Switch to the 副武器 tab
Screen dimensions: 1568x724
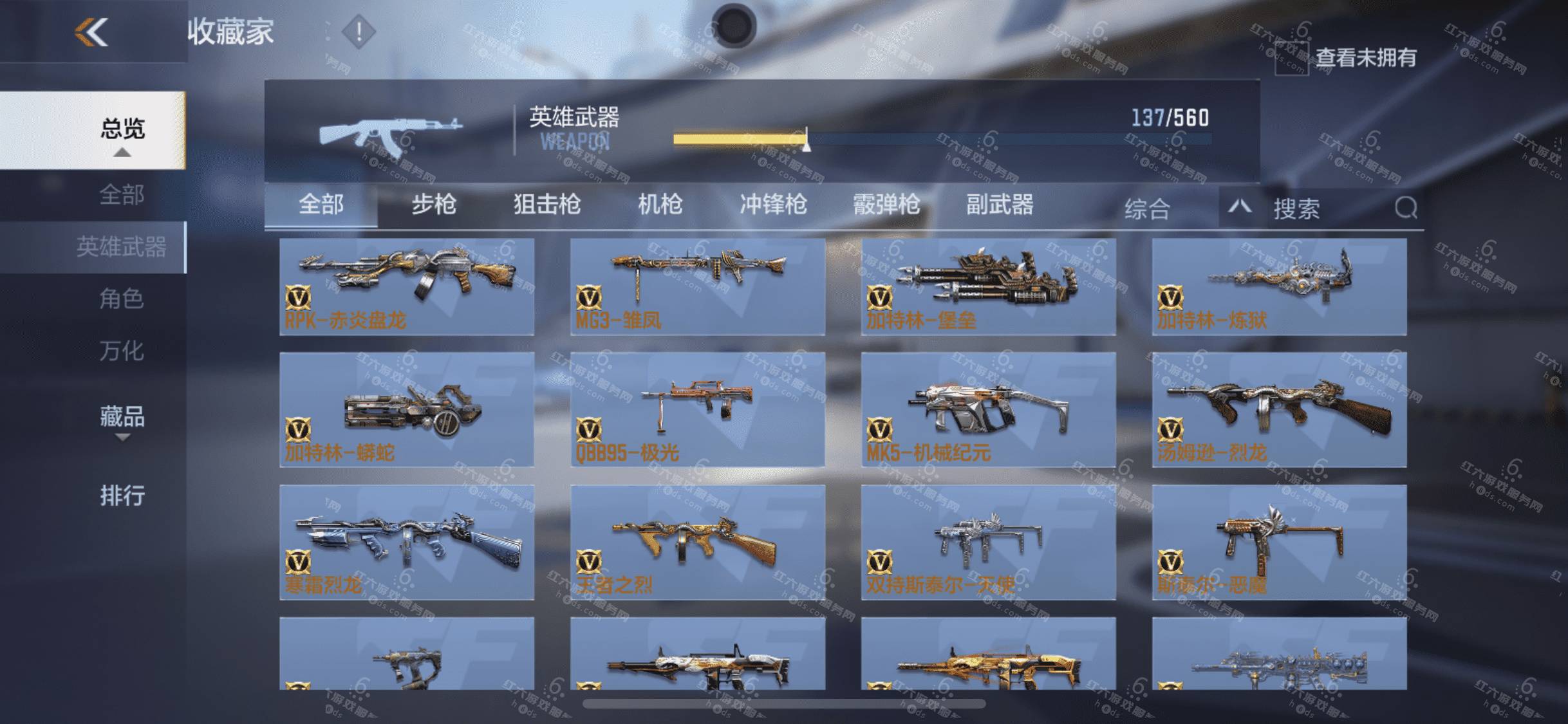(x=1000, y=205)
